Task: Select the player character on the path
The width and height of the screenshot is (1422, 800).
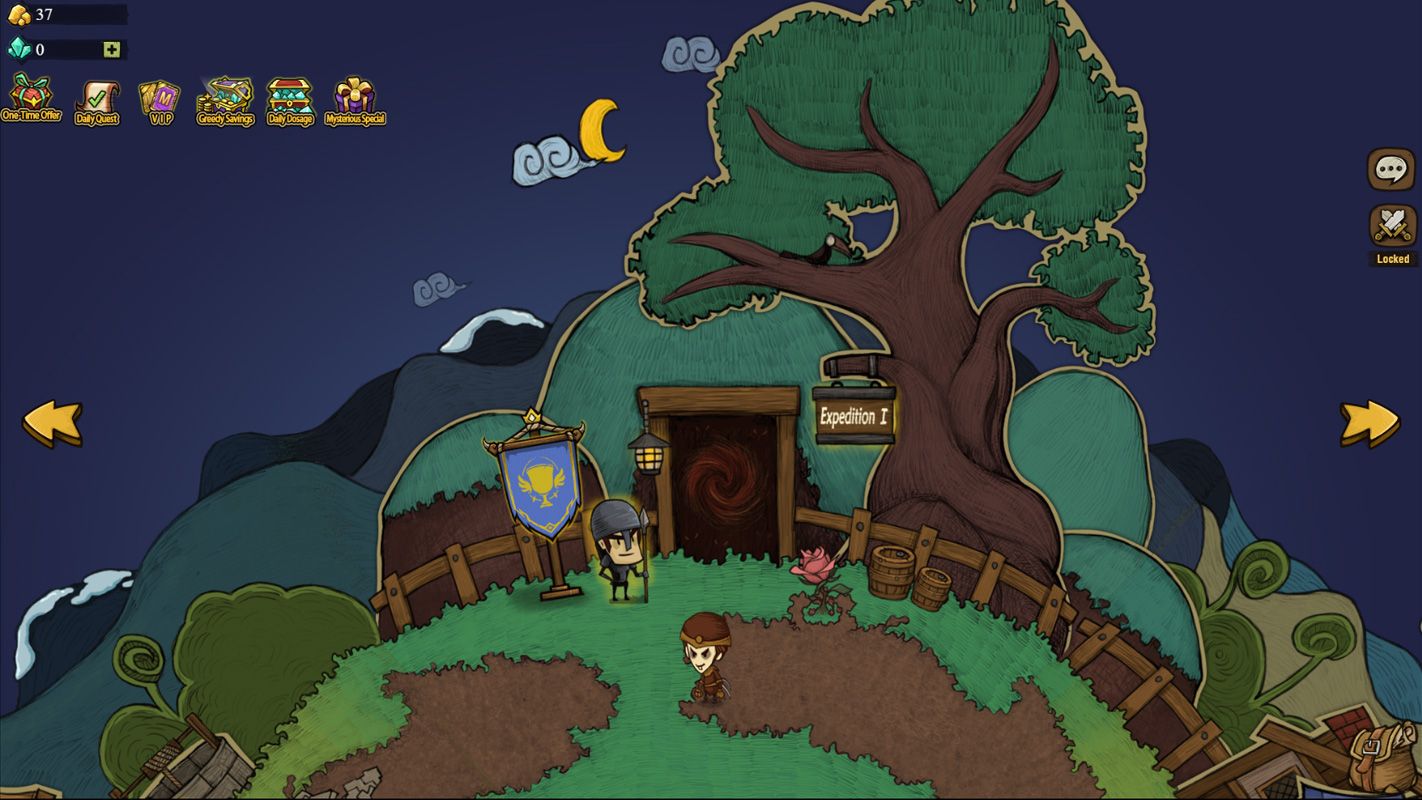Action: (708, 660)
